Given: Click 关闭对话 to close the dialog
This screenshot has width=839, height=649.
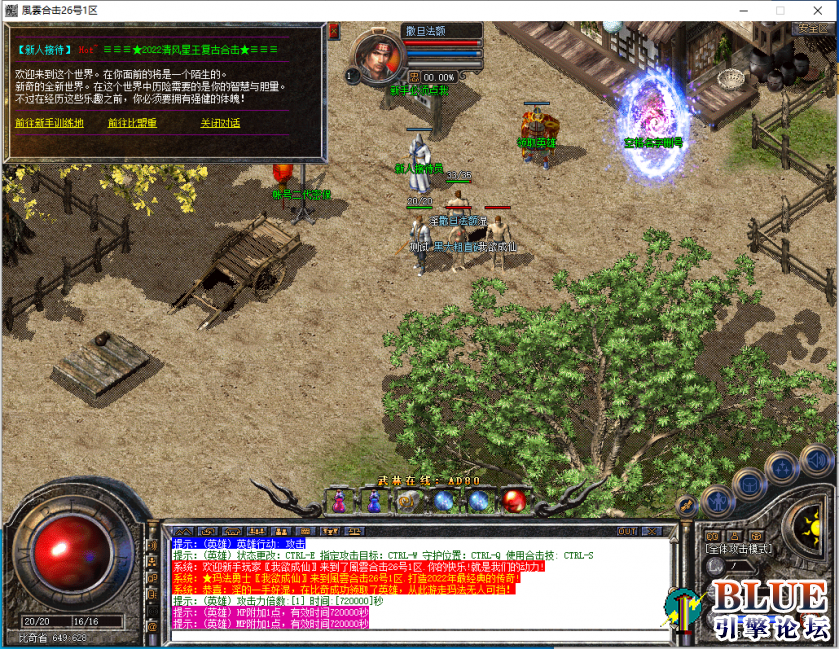Looking at the screenshot, I should 220,123.
